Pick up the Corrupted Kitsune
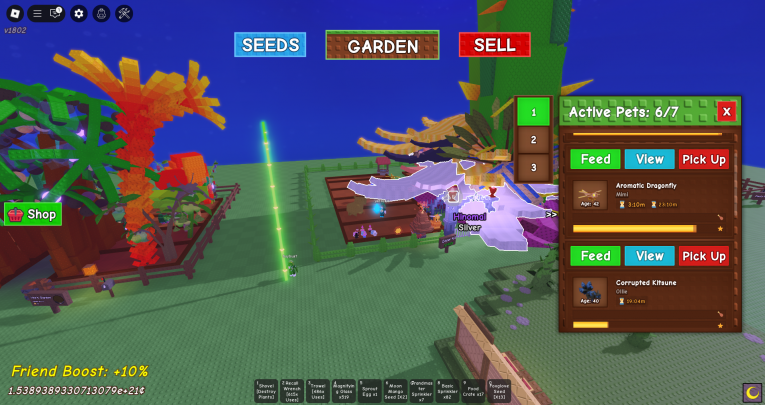765x405 pixels. pyautogui.click(x=704, y=256)
